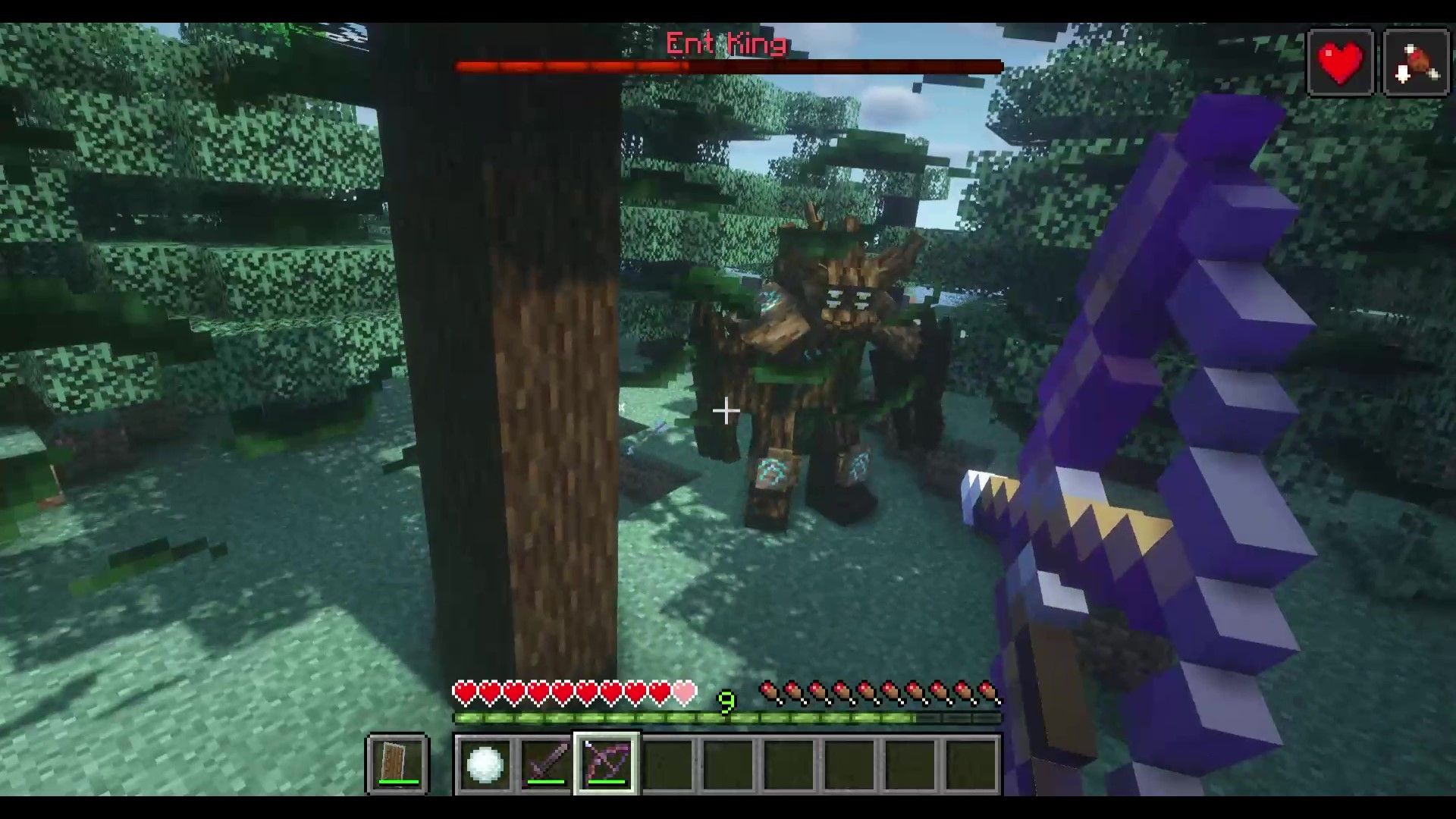The image size is (1456, 819).
Task: Click the red boss health bar
Action: 728,66
